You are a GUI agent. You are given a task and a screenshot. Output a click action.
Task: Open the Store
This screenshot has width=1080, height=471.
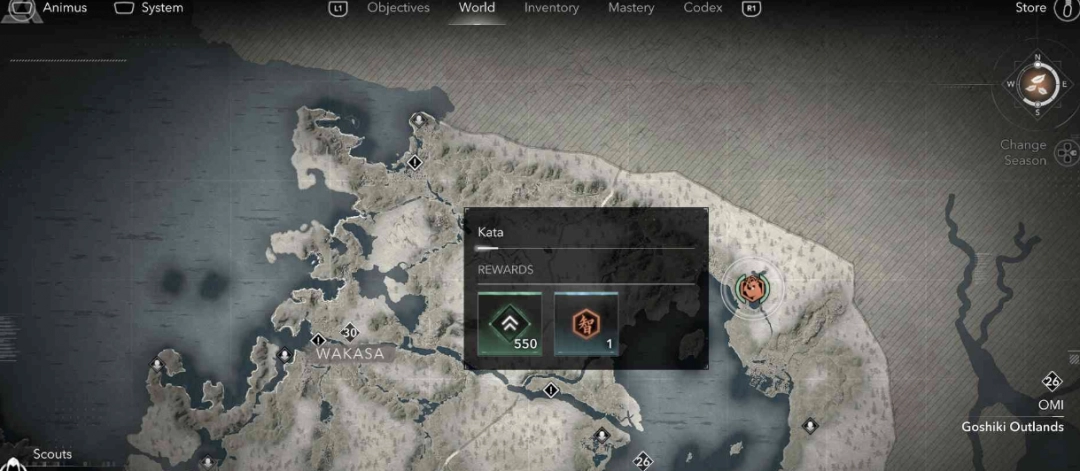click(1030, 8)
